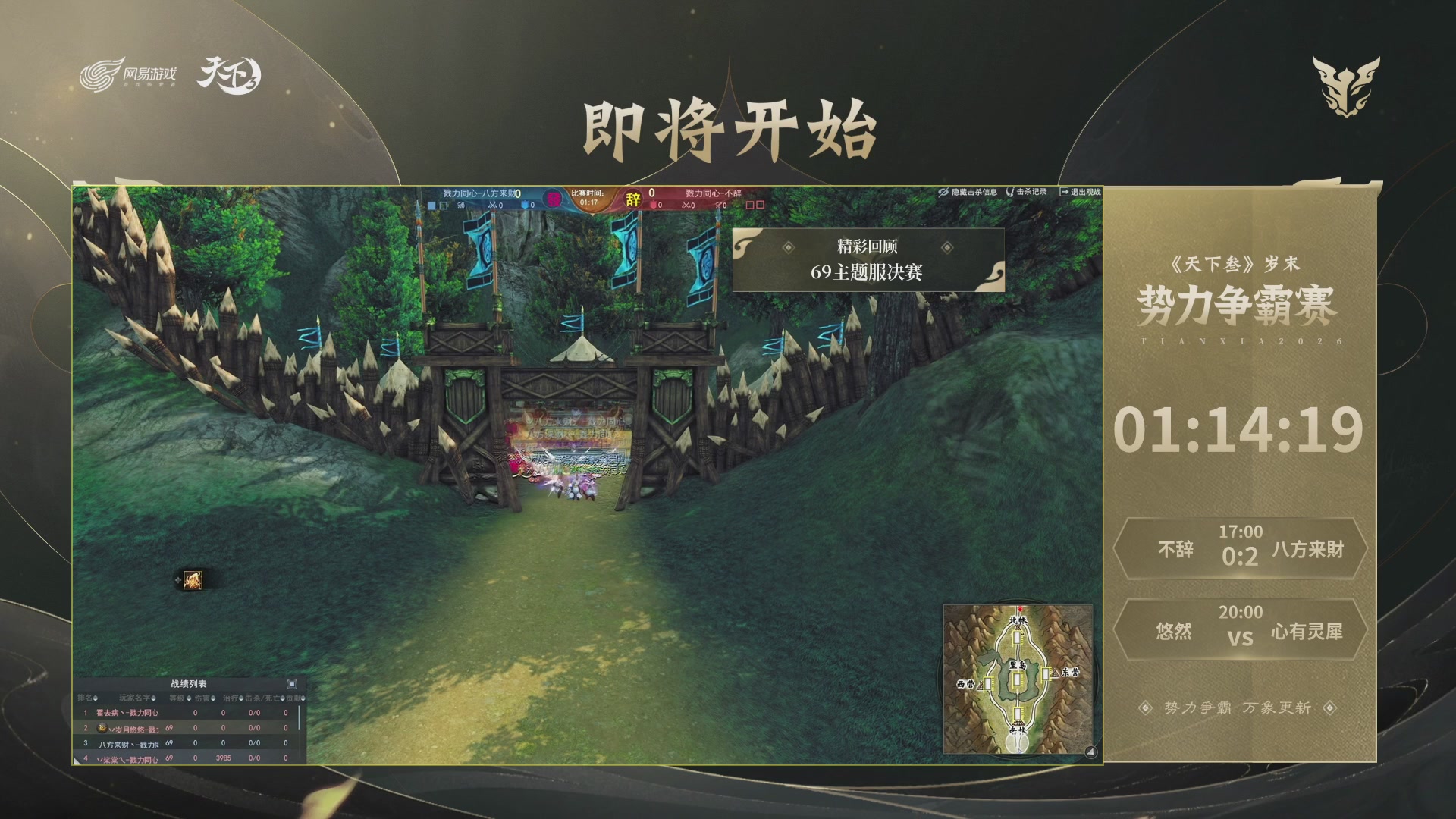Image resolution: width=1456 pixels, height=819 pixels.
Task: Click the crossed-eye hide kill info icon
Action: [943, 192]
